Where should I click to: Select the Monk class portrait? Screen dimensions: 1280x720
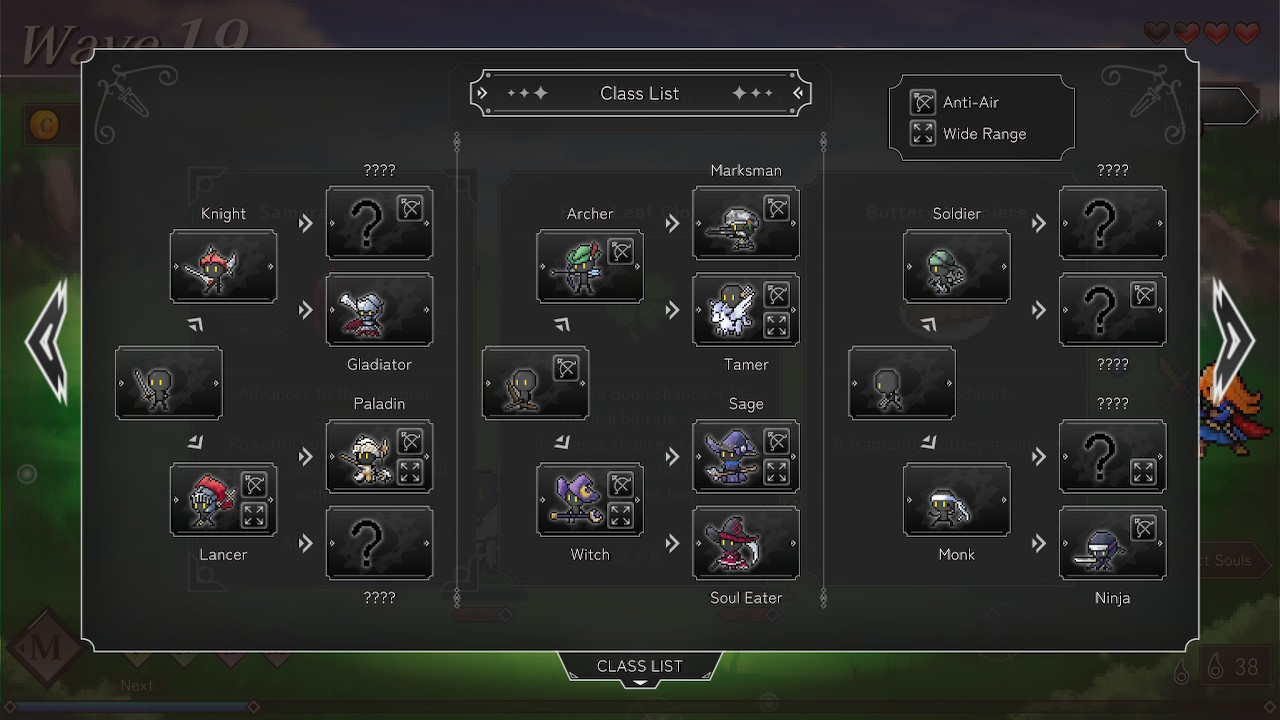[x=956, y=500]
